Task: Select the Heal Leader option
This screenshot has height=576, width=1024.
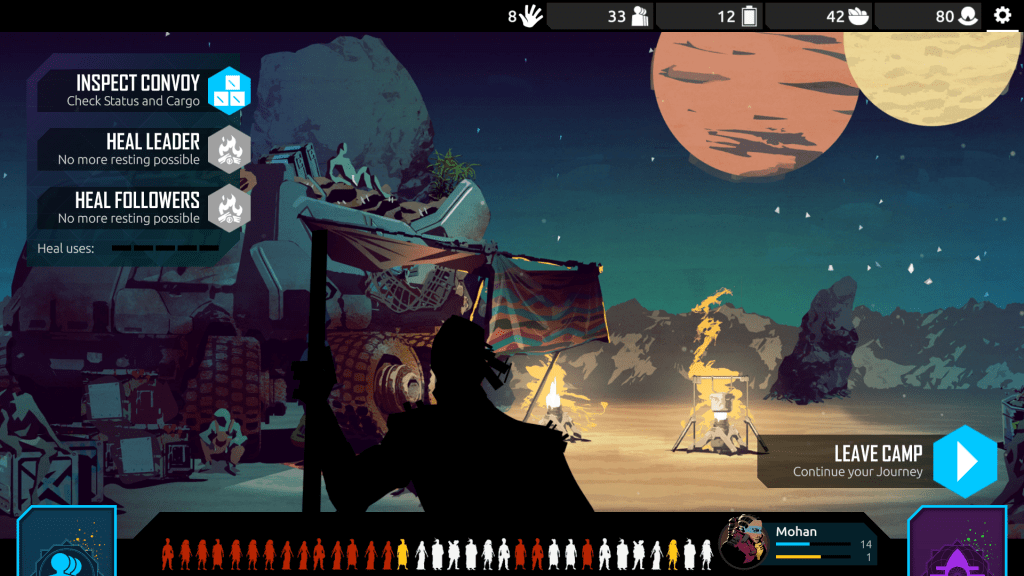Action: pos(229,150)
